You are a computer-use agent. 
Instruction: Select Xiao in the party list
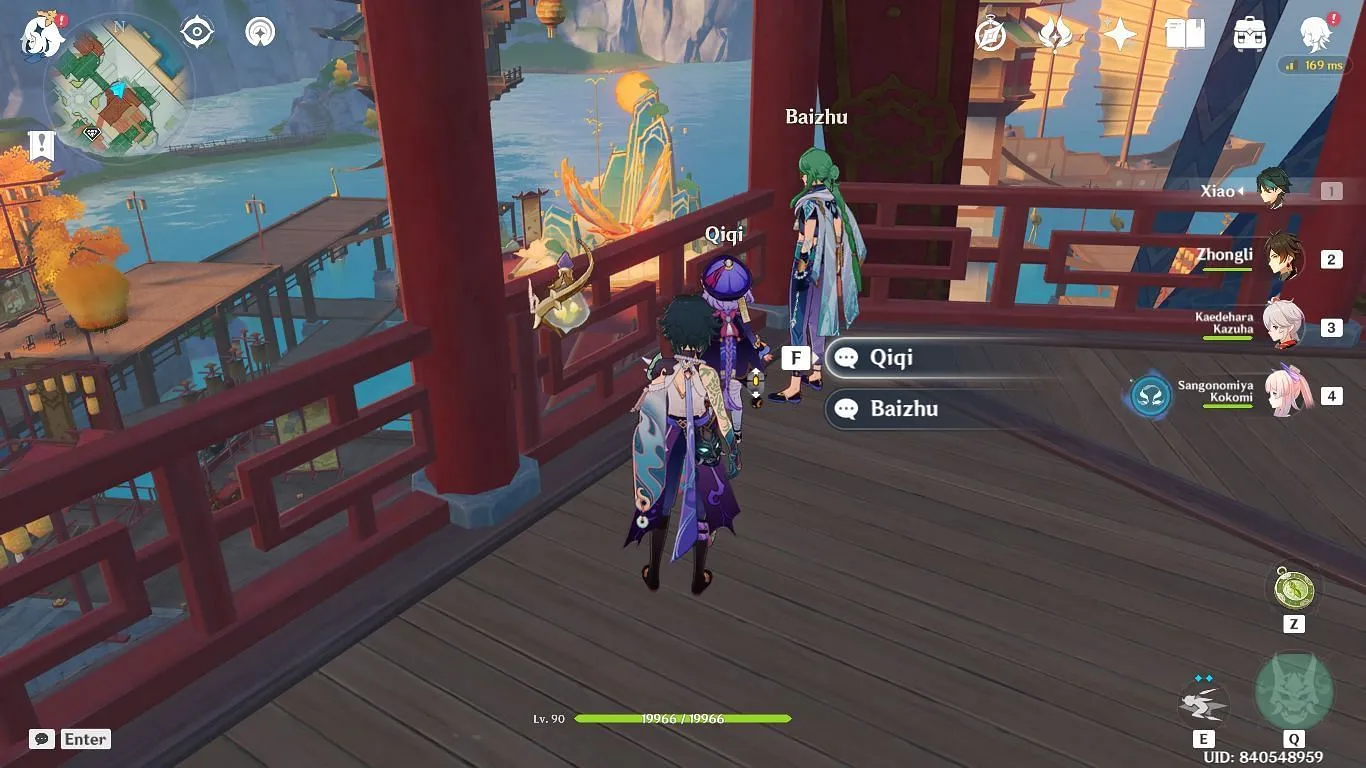(x=1272, y=190)
